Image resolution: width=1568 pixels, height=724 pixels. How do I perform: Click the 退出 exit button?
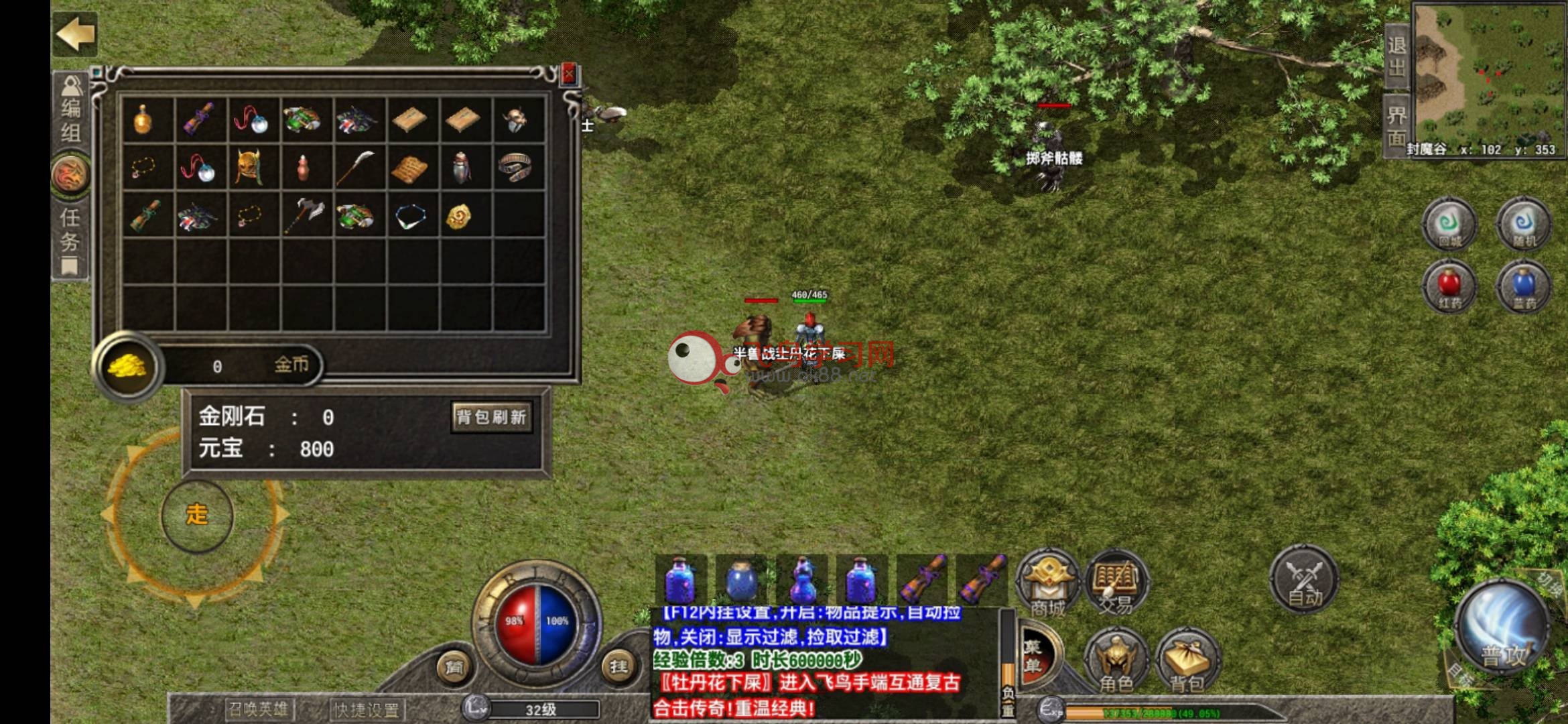pyautogui.click(x=1396, y=56)
